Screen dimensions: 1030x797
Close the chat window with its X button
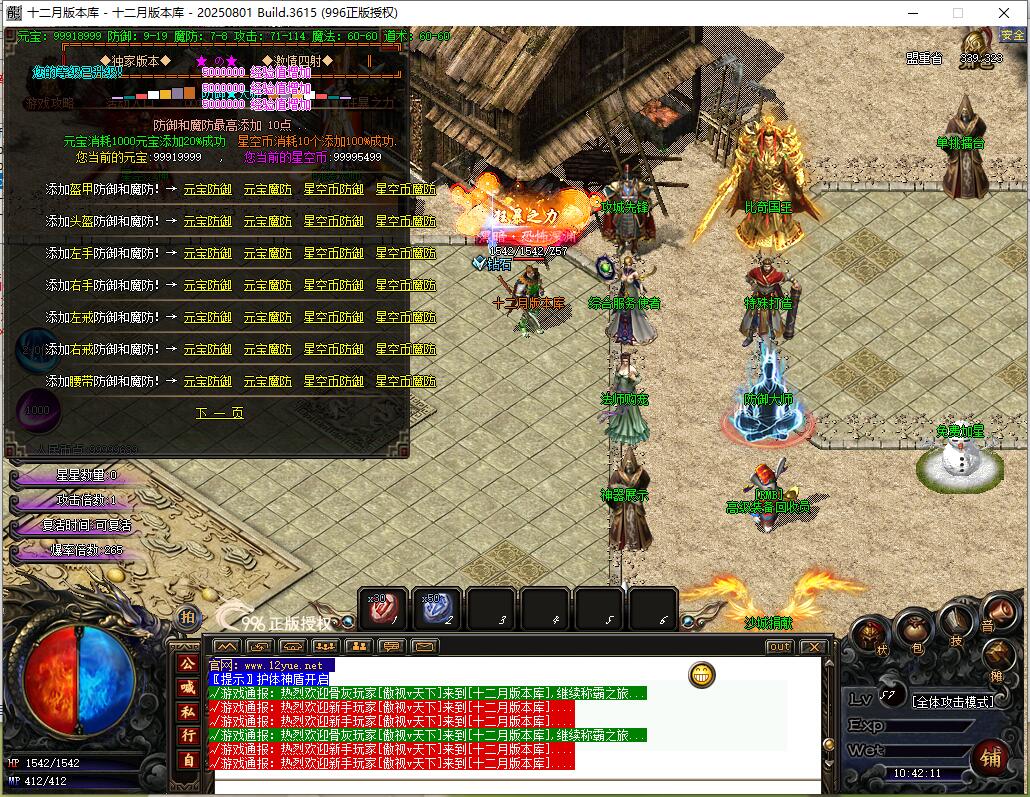[813, 647]
